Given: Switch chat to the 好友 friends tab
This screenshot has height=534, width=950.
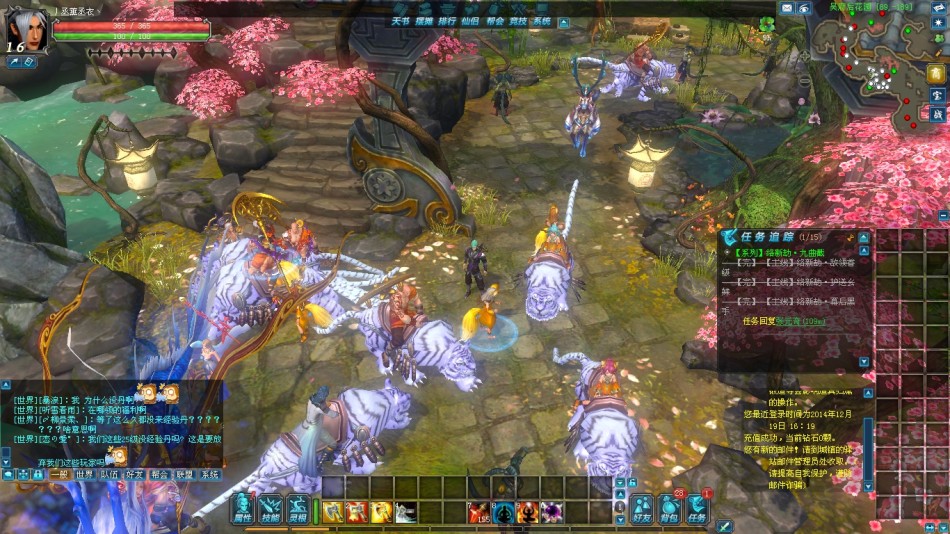Looking at the screenshot, I should (x=135, y=475).
